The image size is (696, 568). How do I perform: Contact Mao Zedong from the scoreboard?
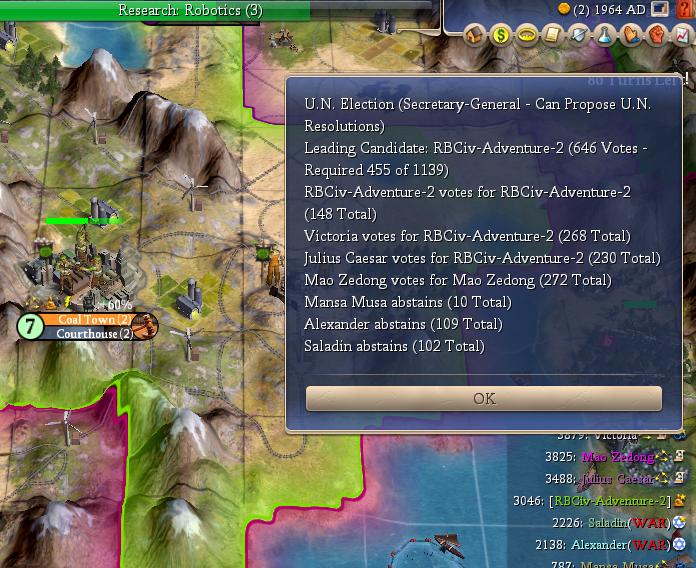[617, 457]
